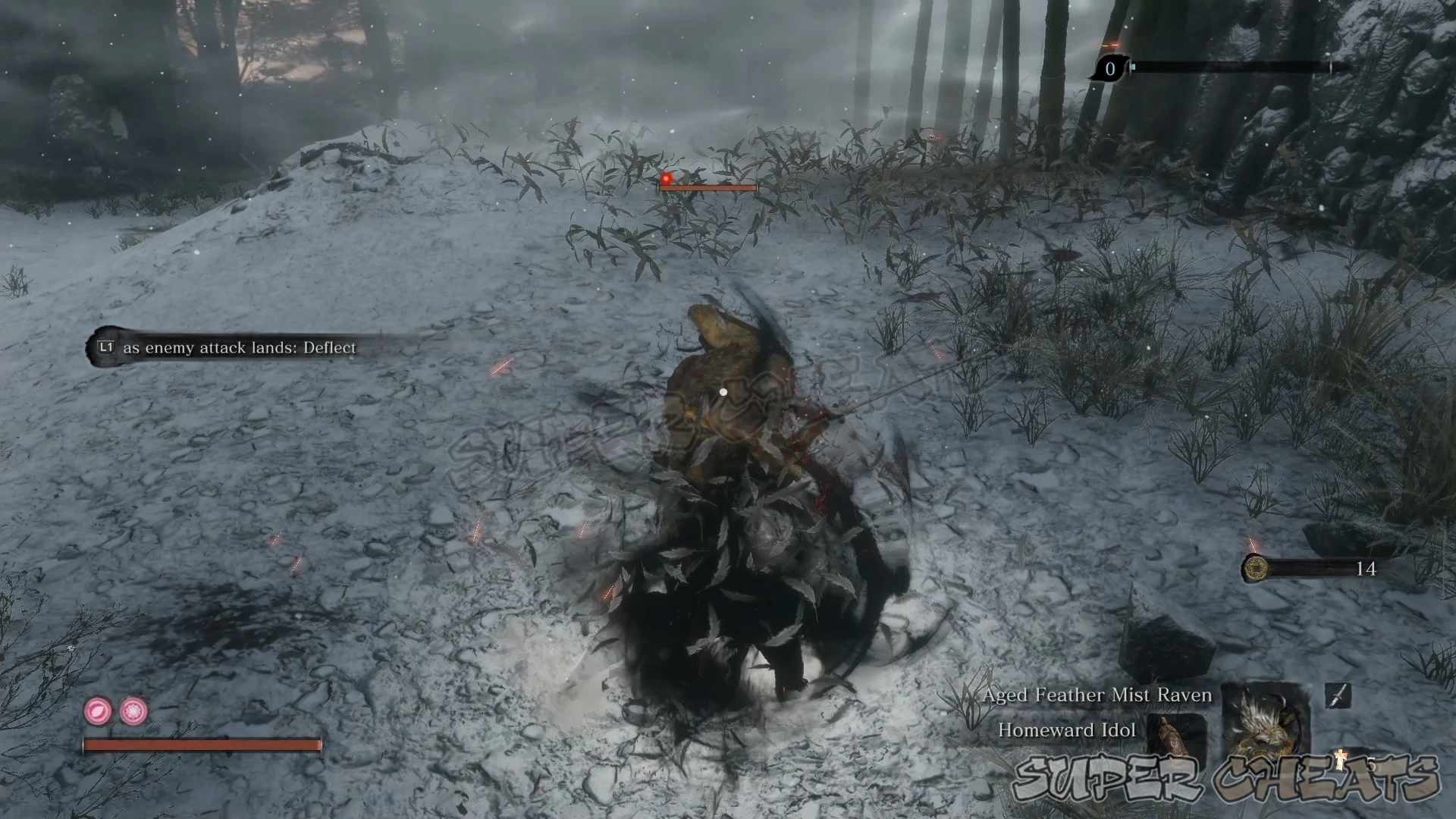
Task: Click the L1 button prompt in the tutorial banner
Action: coord(105,348)
